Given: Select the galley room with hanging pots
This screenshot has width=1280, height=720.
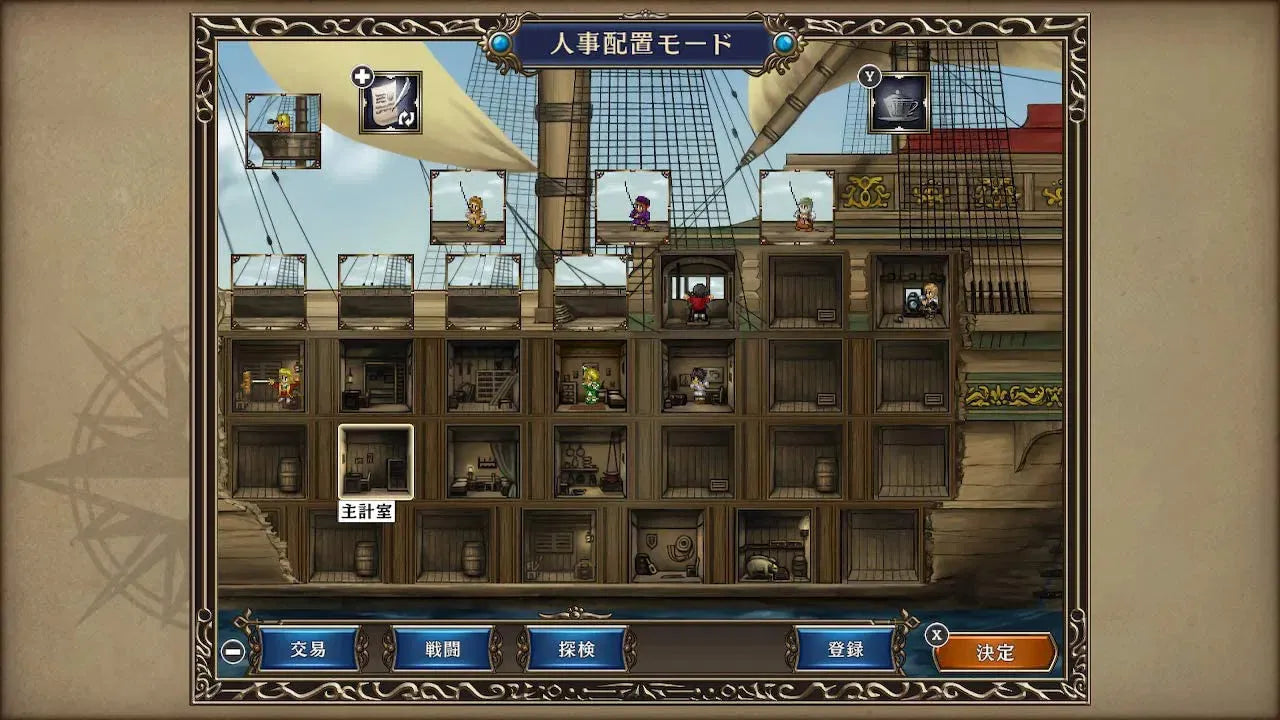Looking at the screenshot, I should [590, 461].
